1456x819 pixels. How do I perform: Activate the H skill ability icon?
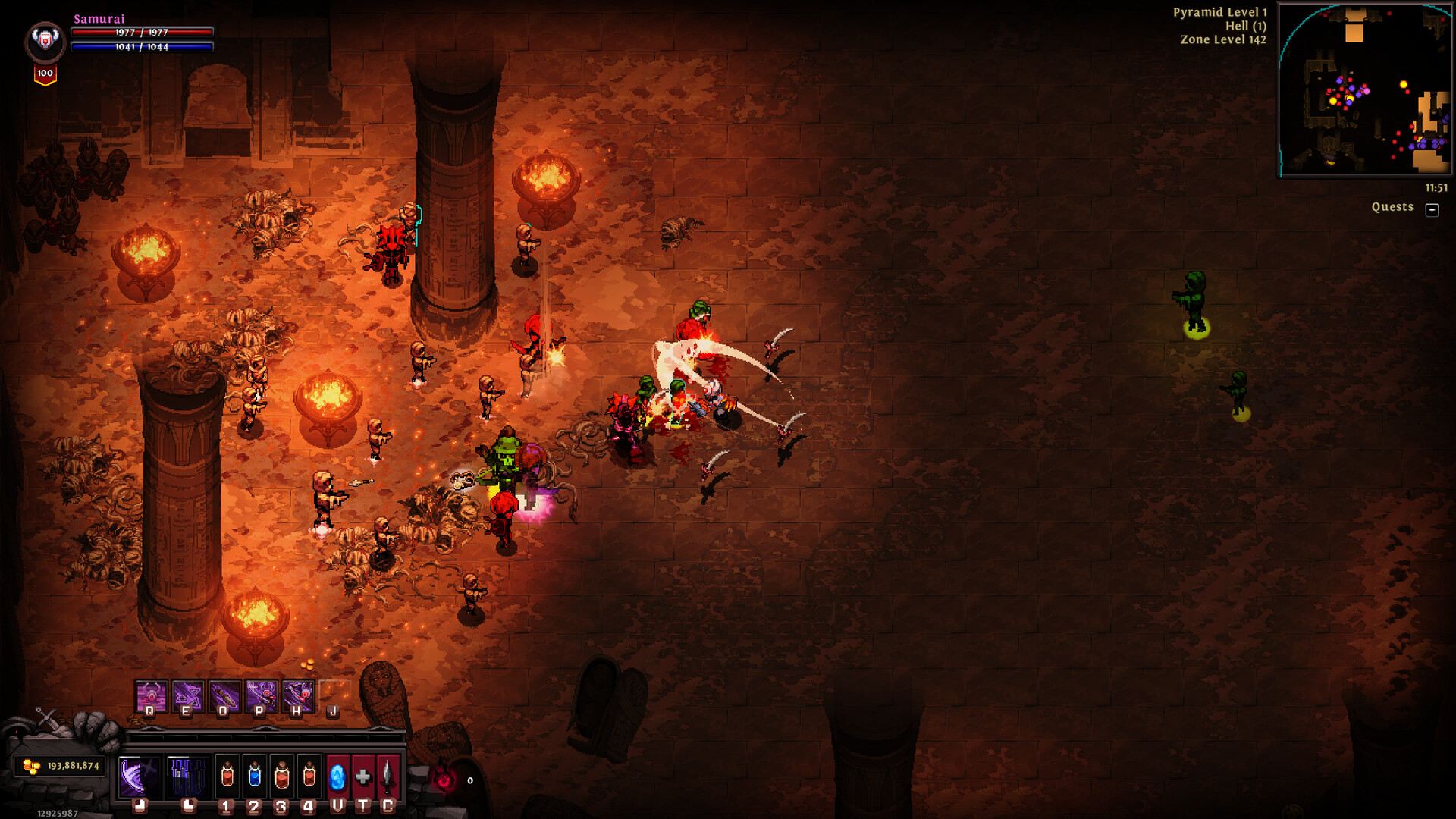click(298, 694)
